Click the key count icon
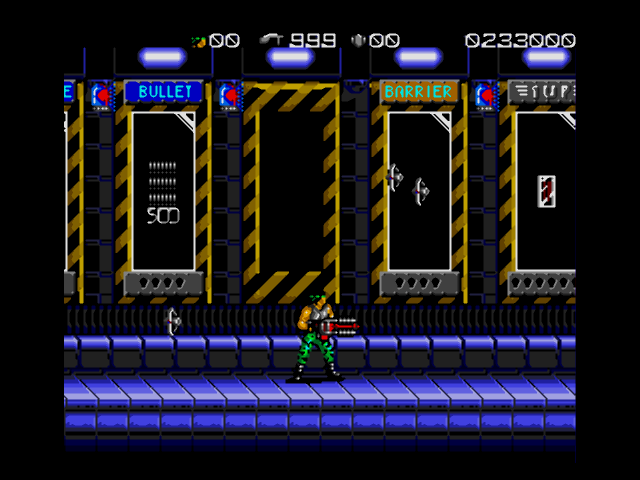The width and height of the screenshot is (640, 480). point(199,41)
